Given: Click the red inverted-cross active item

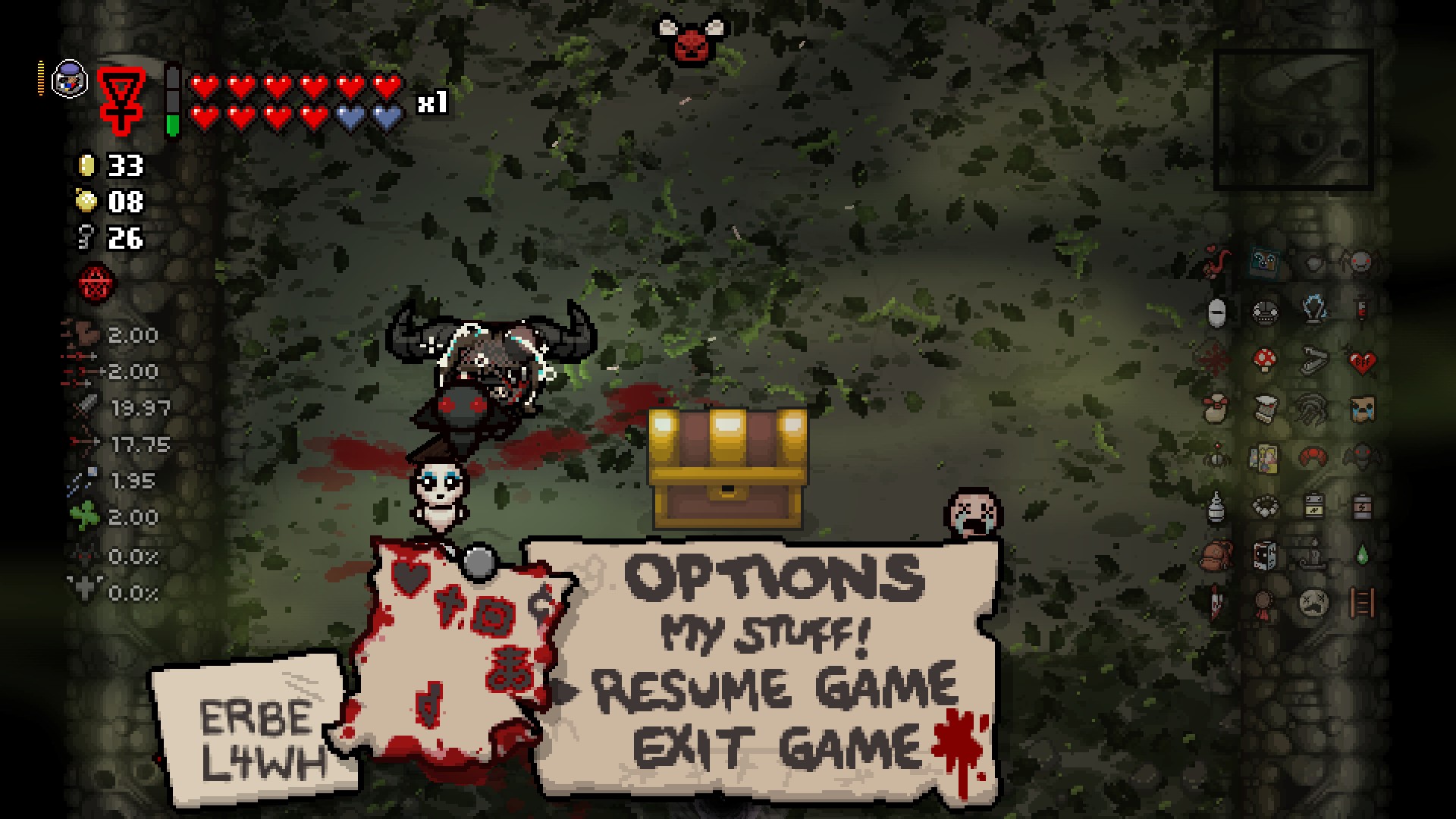Looking at the screenshot, I should coord(121,99).
